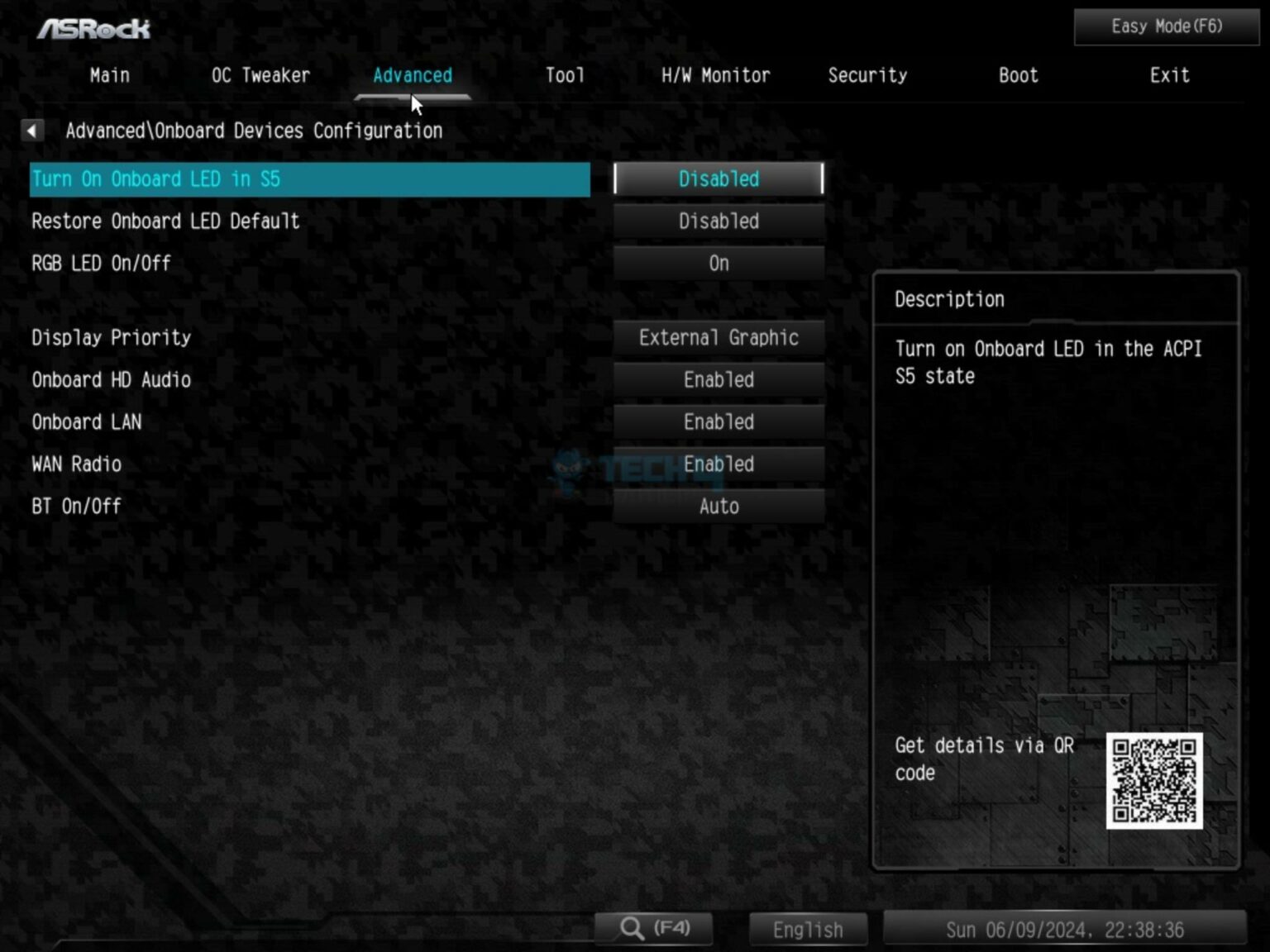Change the Onboard LAN Enabled value
Image resolution: width=1270 pixels, height=952 pixels.
[719, 422]
